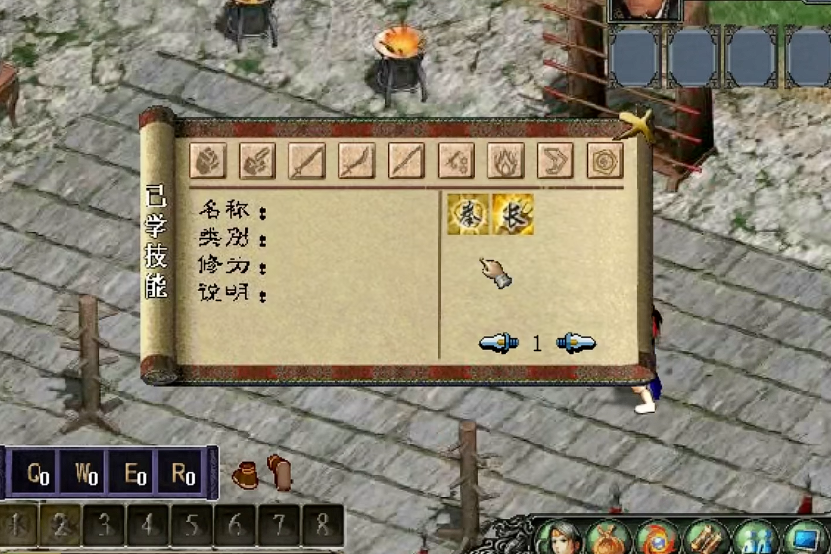Go to the previous skill page
The height and width of the screenshot is (554, 831).
(x=498, y=343)
